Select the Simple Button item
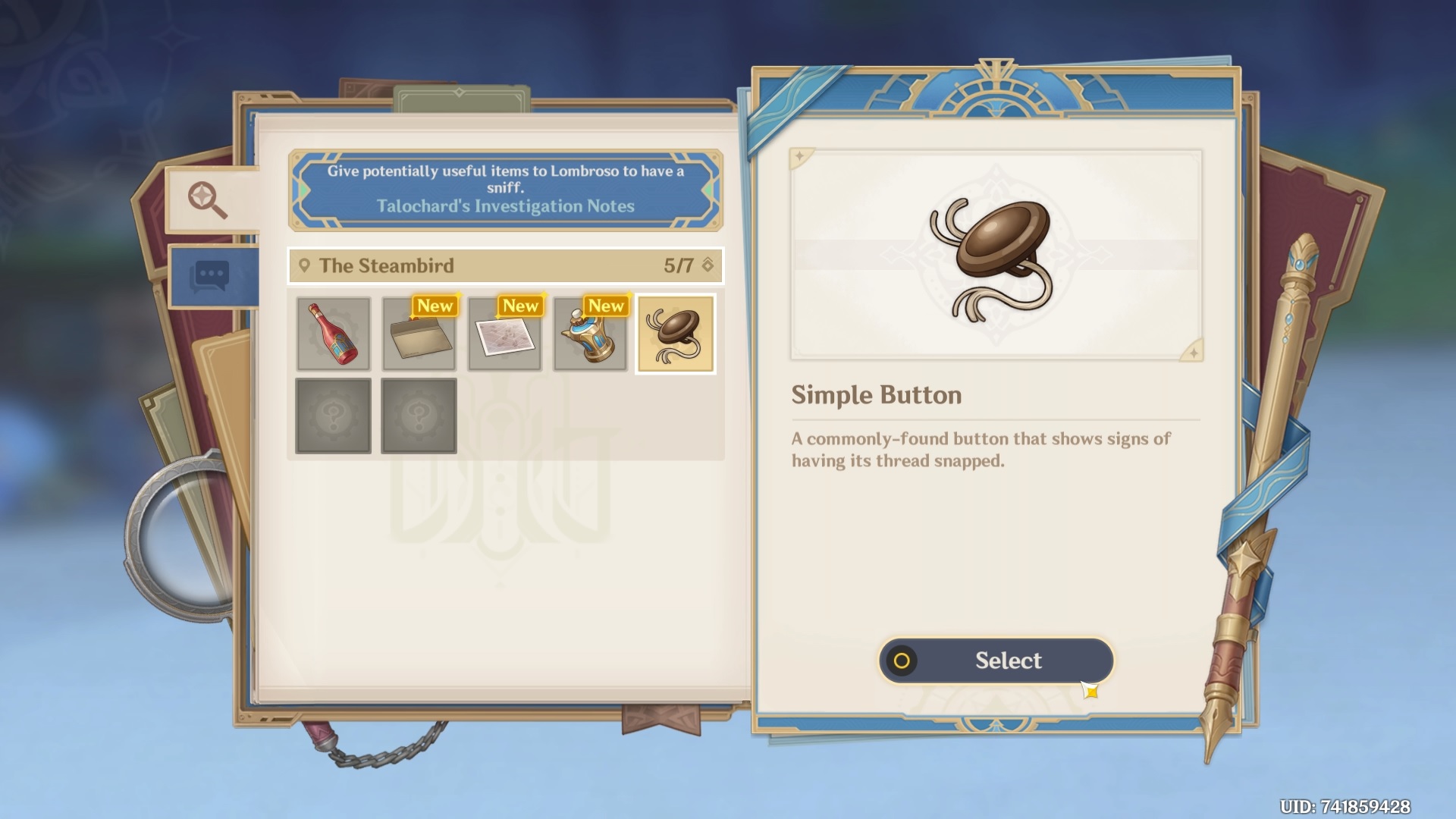This screenshot has width=1456, height=819. pos(996,661)
